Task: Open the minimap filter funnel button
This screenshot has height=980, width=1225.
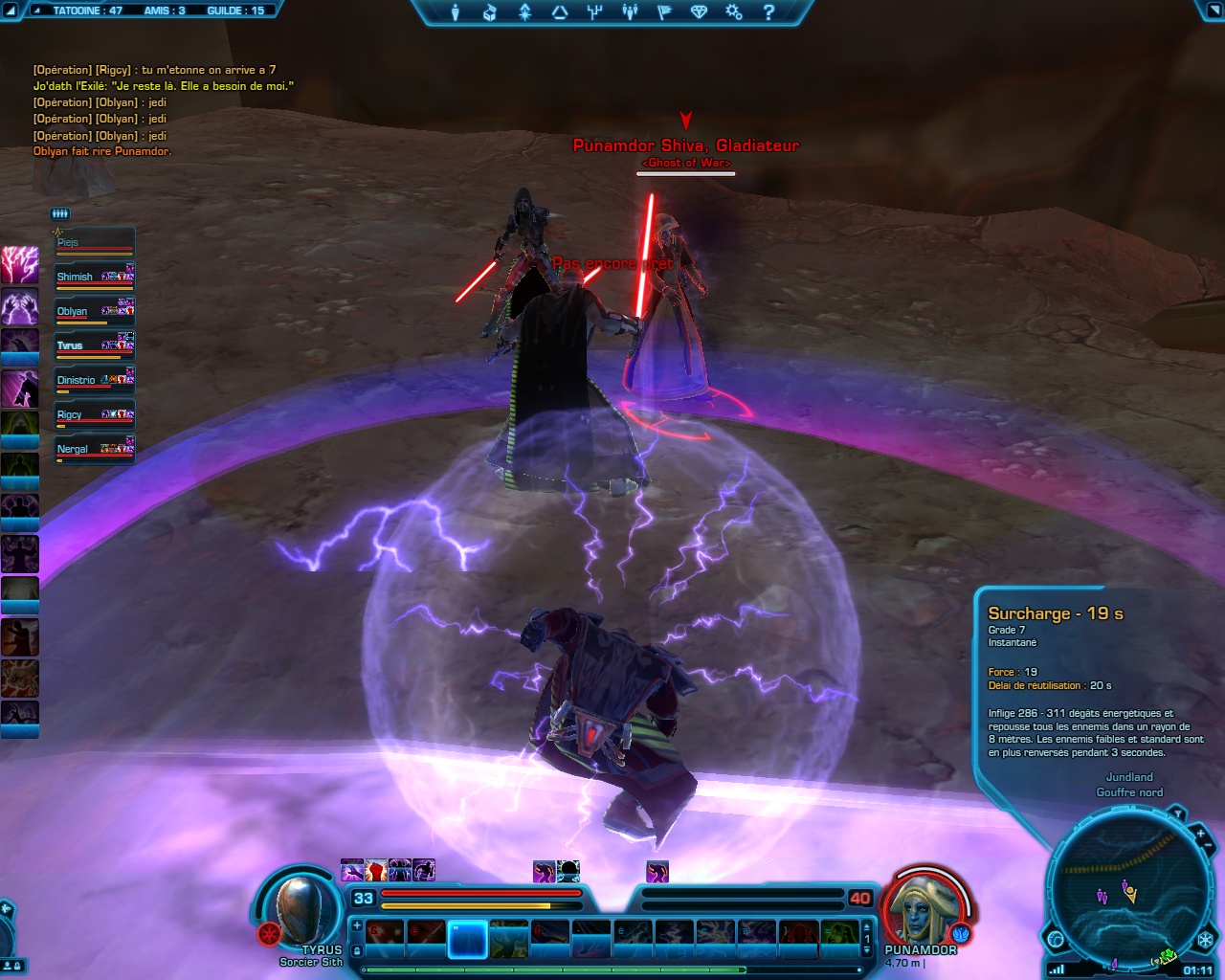Action: tap(1178, 814)
